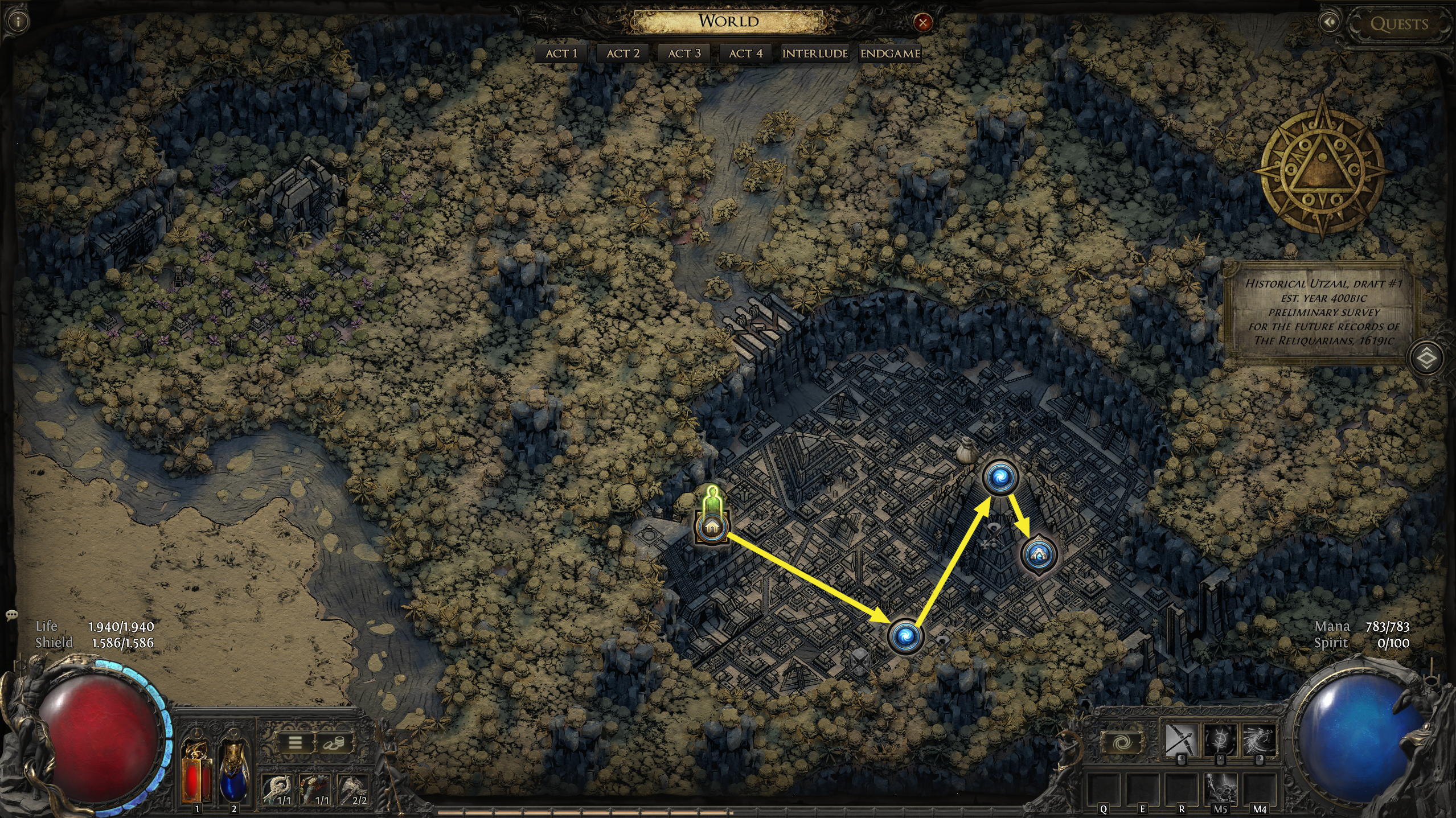Click the swirl portal button
The height and width of the screenshot is (818, 1456).
click(x=1123, y=743)
